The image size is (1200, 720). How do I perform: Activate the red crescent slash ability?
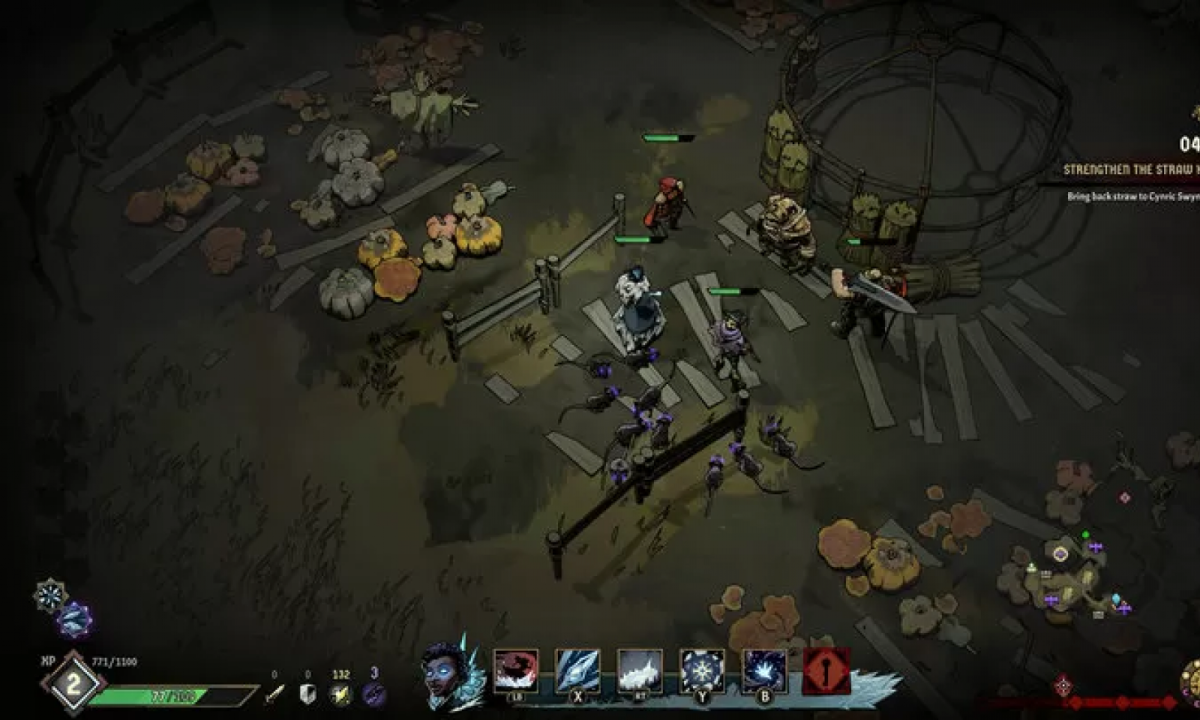pyautogui.click(x=516, y=670)
